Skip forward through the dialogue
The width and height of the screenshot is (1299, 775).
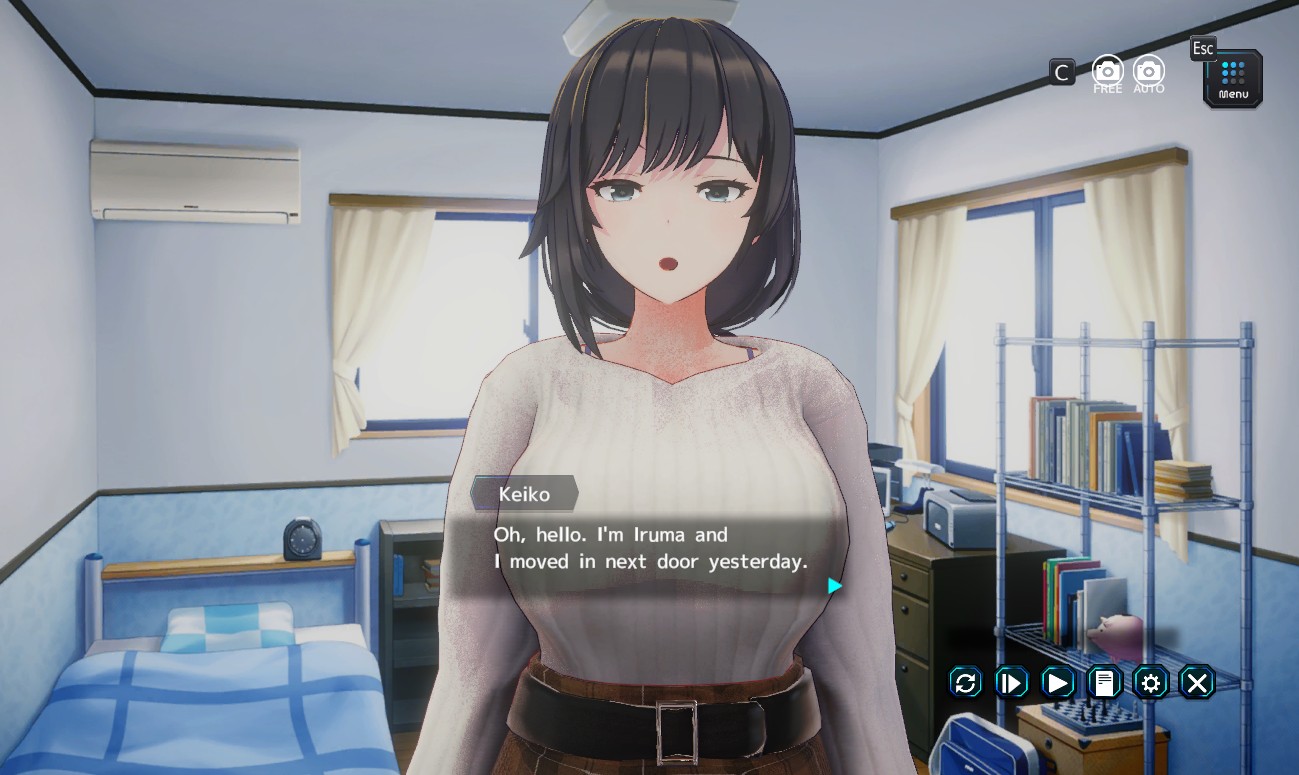tap(1010, 683)
